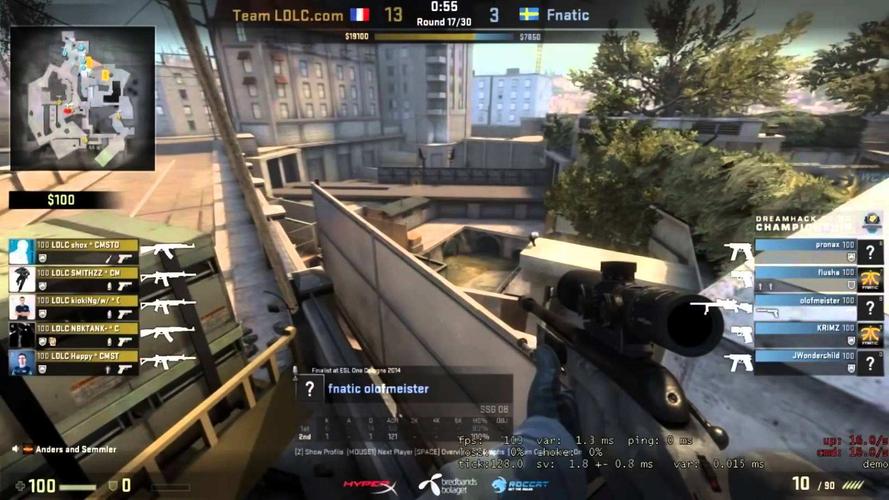Switch camera to flusha's row
Viewport: 889px width, 500px height.
(805, 279)
